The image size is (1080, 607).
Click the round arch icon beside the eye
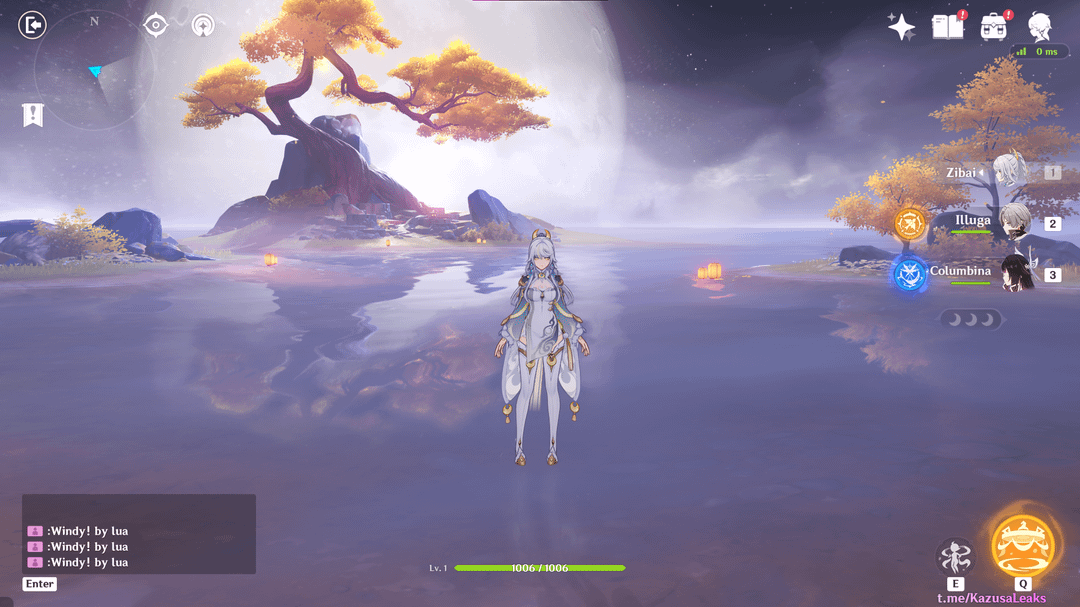(202, 25)
